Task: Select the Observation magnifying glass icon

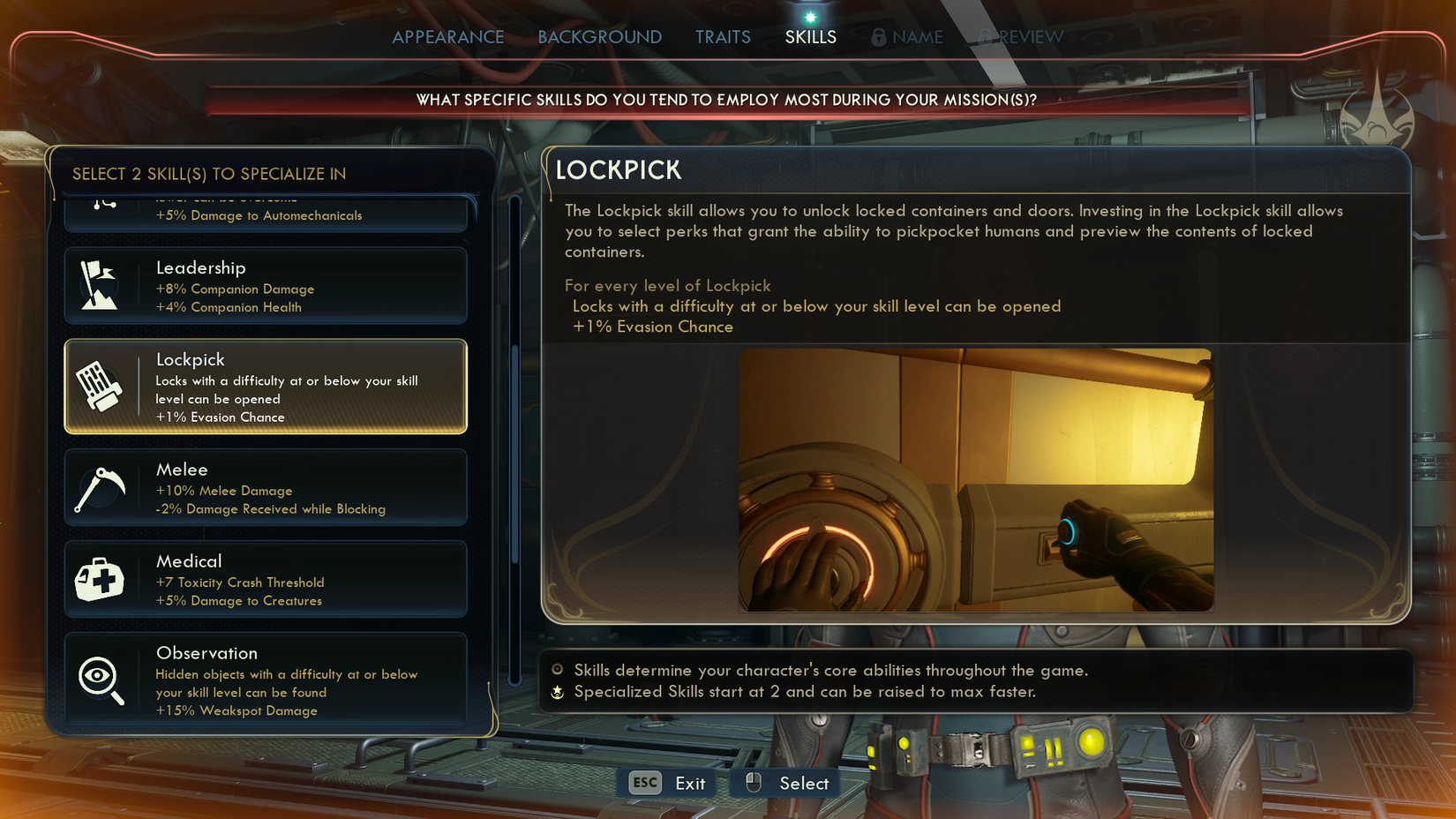Action: pyautogui.click(x=100, y=677)
